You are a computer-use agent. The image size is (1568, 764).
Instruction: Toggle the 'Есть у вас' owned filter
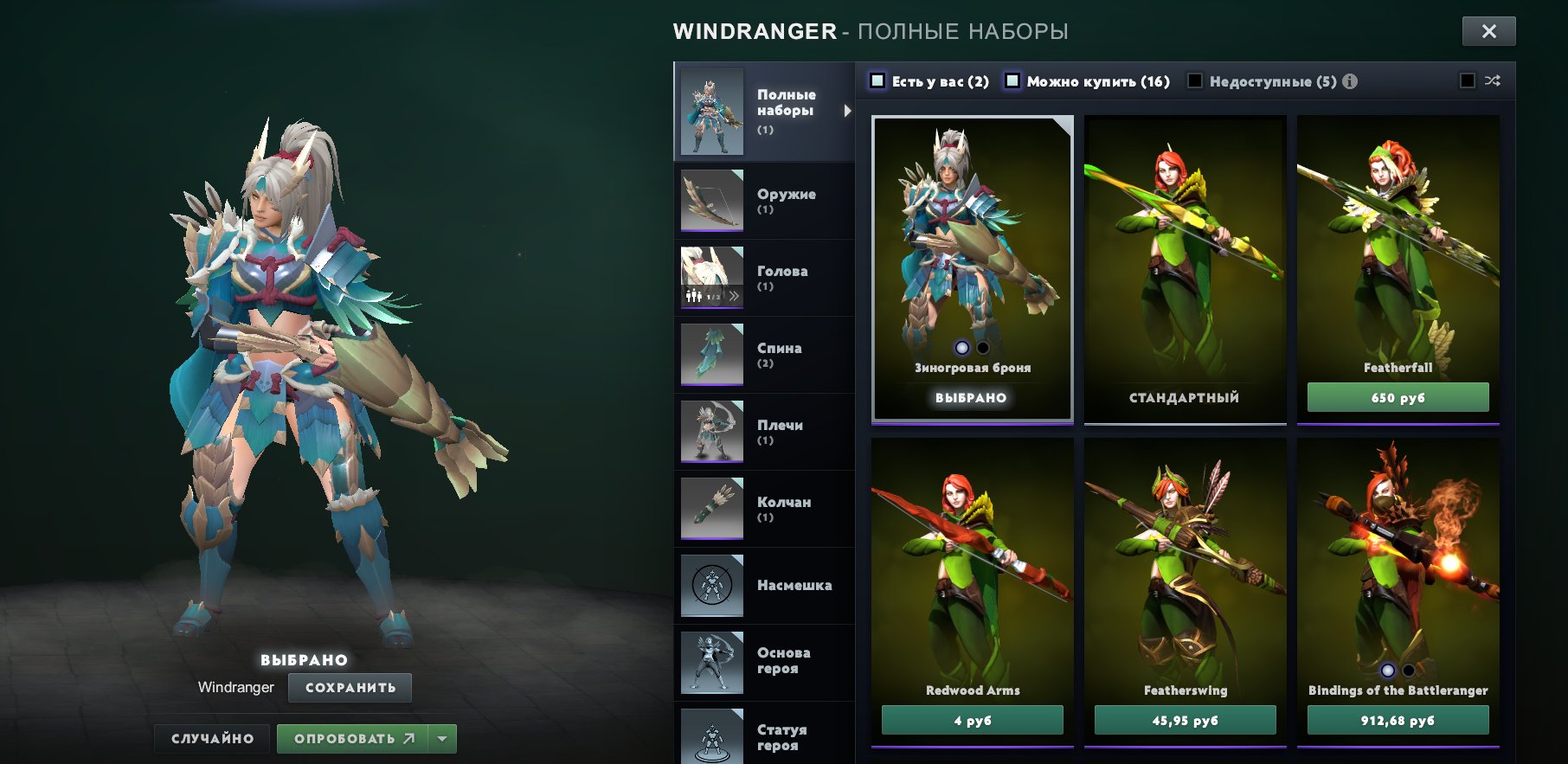click(x=877, y=80)
